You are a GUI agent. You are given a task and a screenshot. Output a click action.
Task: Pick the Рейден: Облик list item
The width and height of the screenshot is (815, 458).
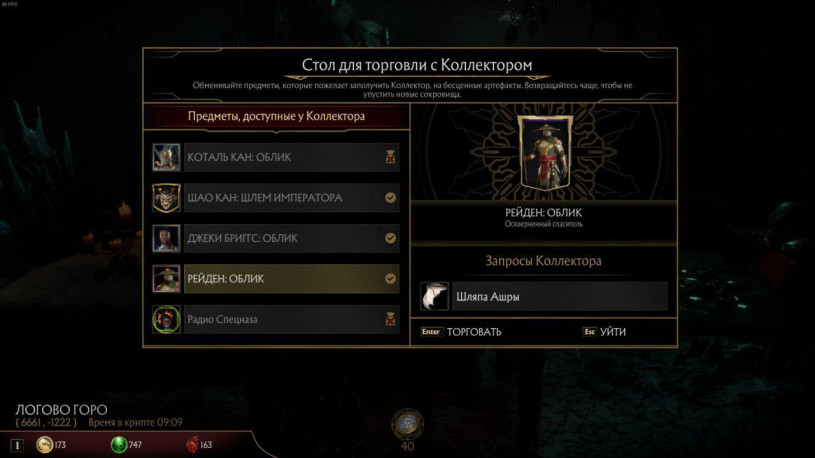(290, 279)
